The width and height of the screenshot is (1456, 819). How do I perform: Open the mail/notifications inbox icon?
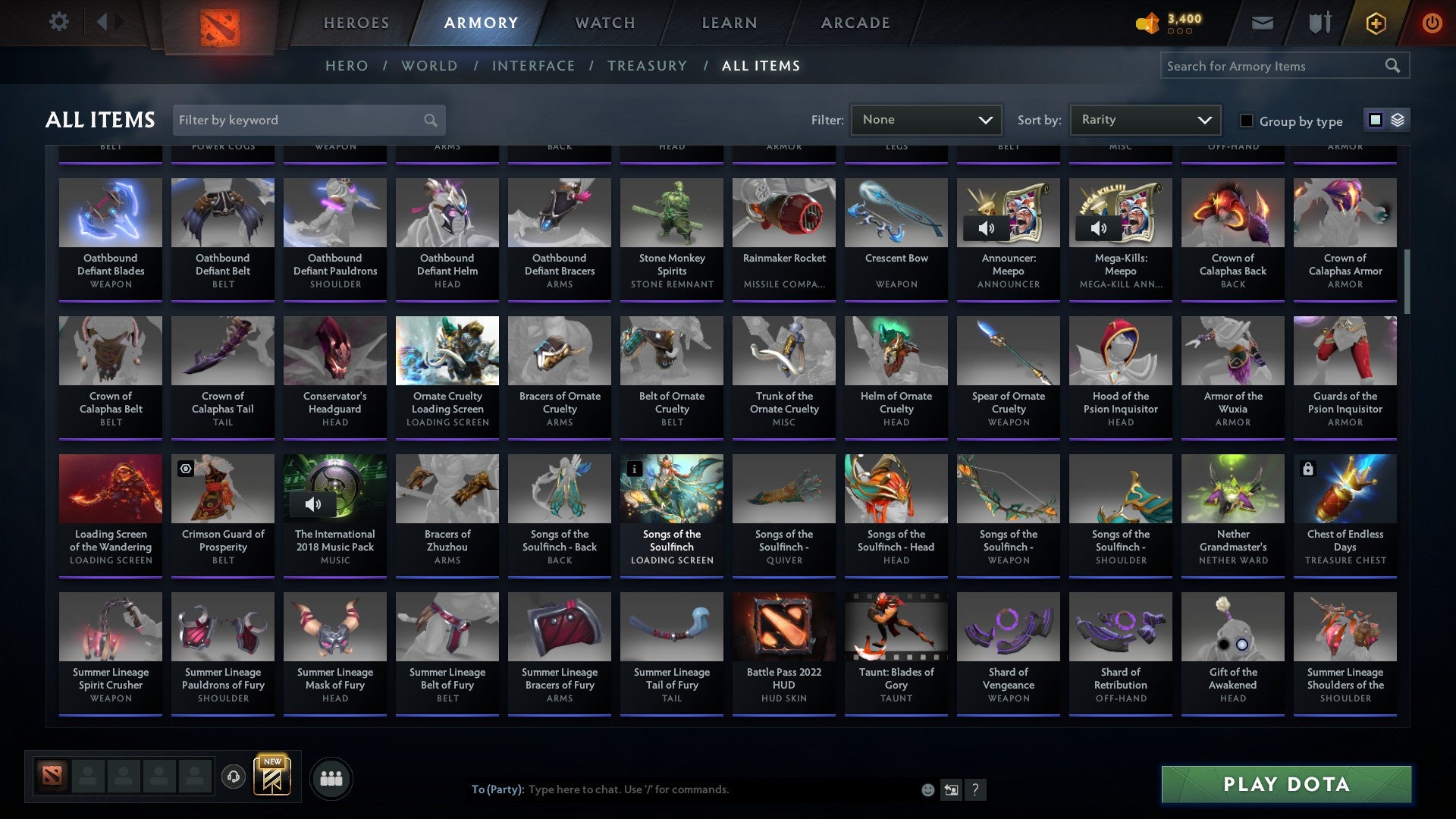pos(1261,23)
